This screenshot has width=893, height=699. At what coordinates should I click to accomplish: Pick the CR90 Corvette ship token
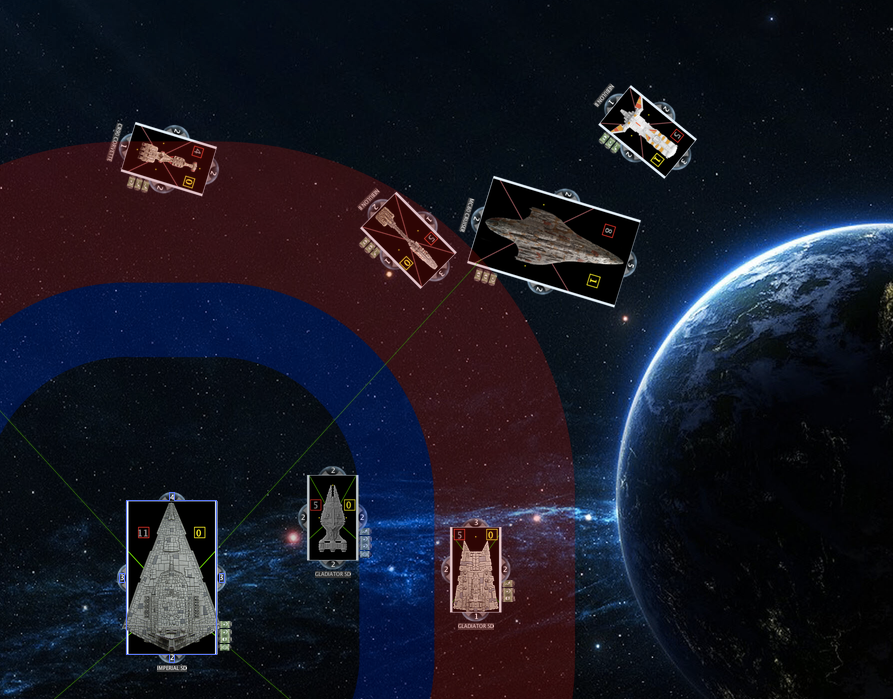(x=168, y=159)
